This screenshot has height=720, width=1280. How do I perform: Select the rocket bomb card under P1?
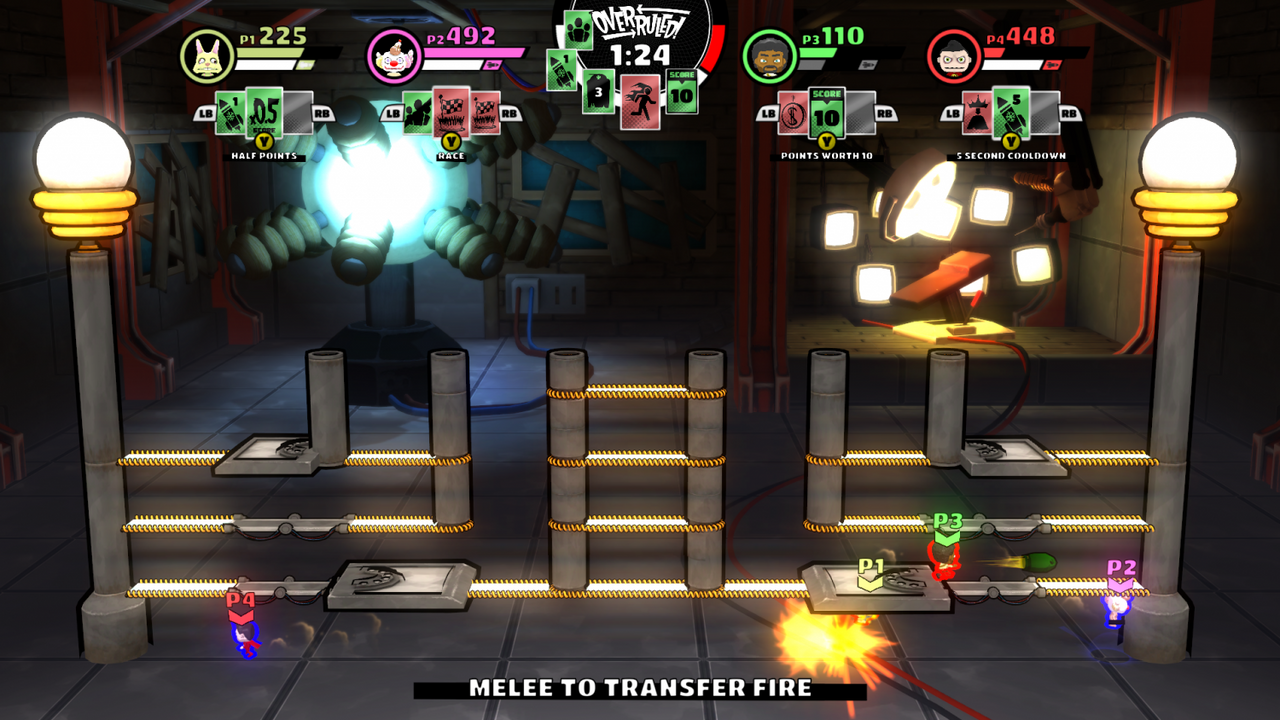(229, 113)
